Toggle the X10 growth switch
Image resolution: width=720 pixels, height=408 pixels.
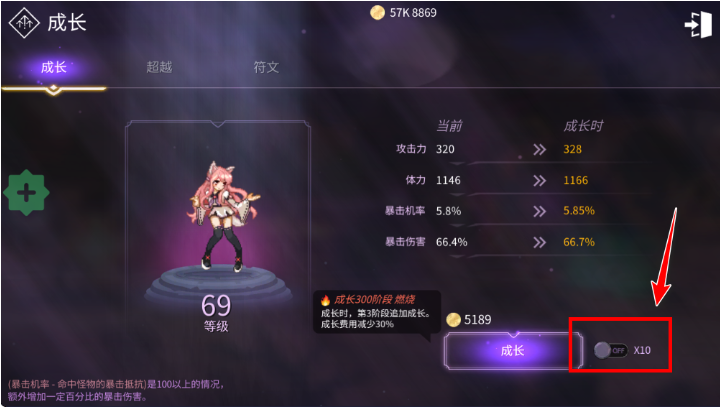click(609, 350)
